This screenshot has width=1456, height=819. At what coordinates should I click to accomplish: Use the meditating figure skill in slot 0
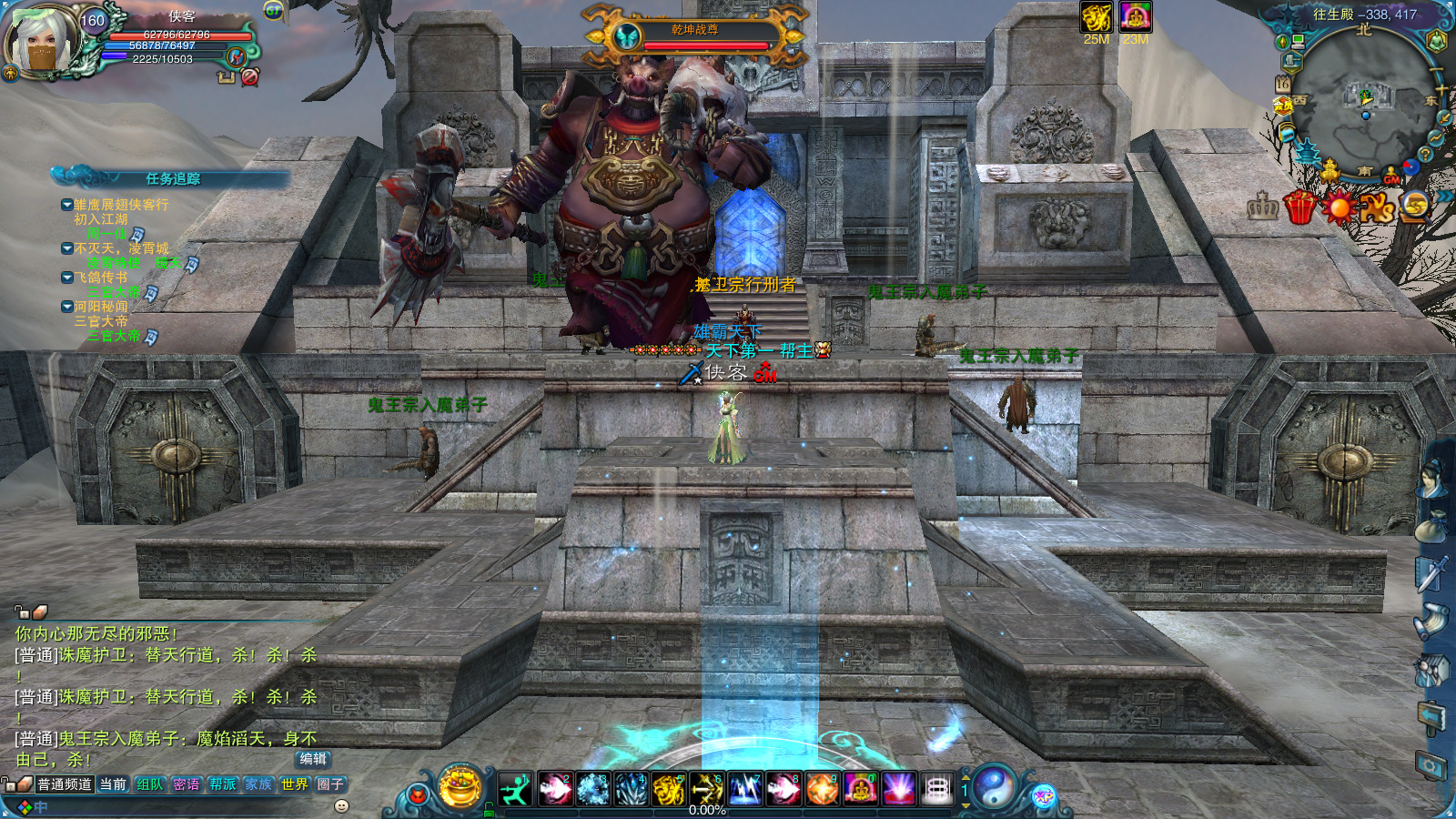click(x=860, y=789)
